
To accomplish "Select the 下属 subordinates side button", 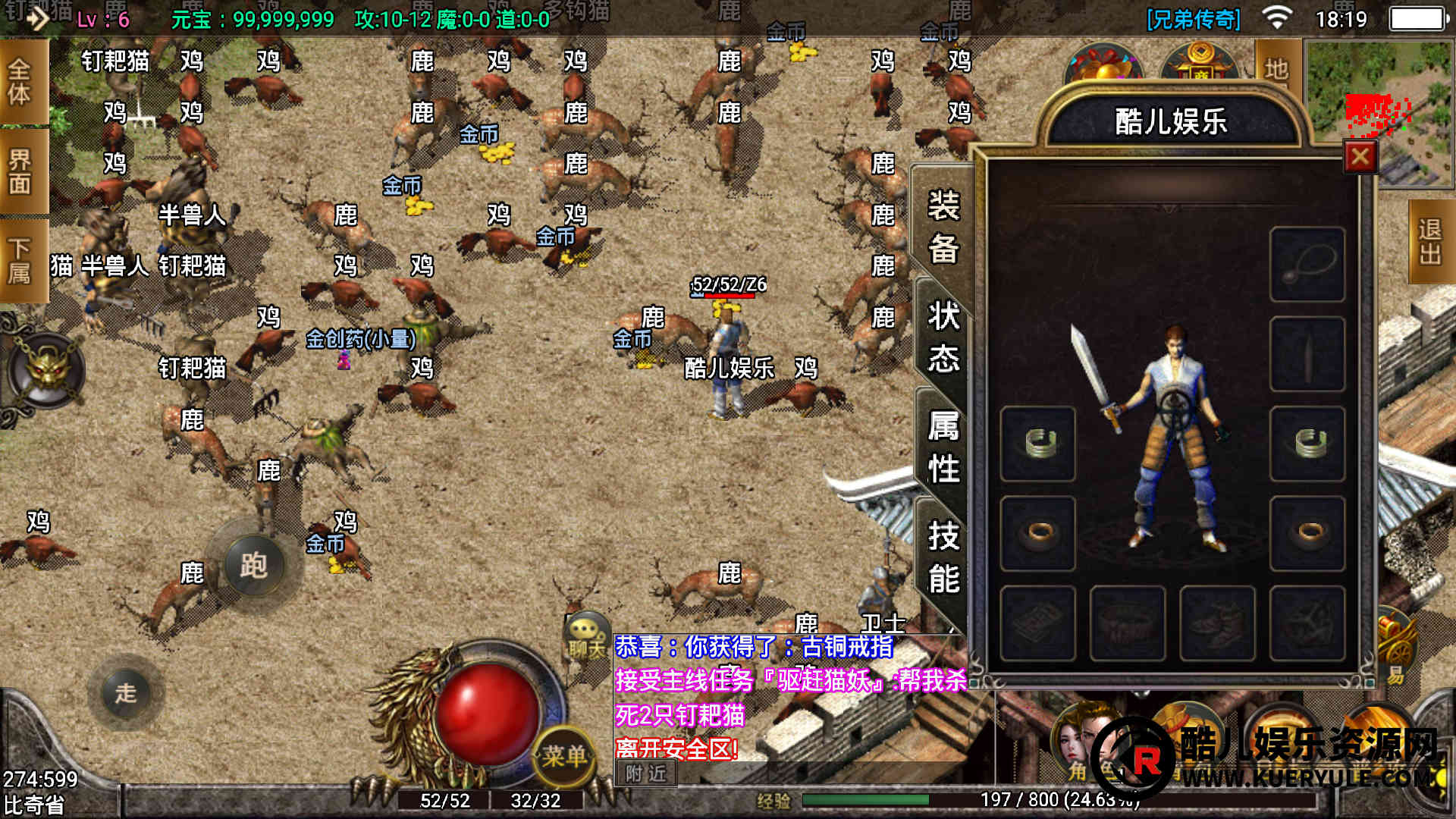I will (20, 260).
